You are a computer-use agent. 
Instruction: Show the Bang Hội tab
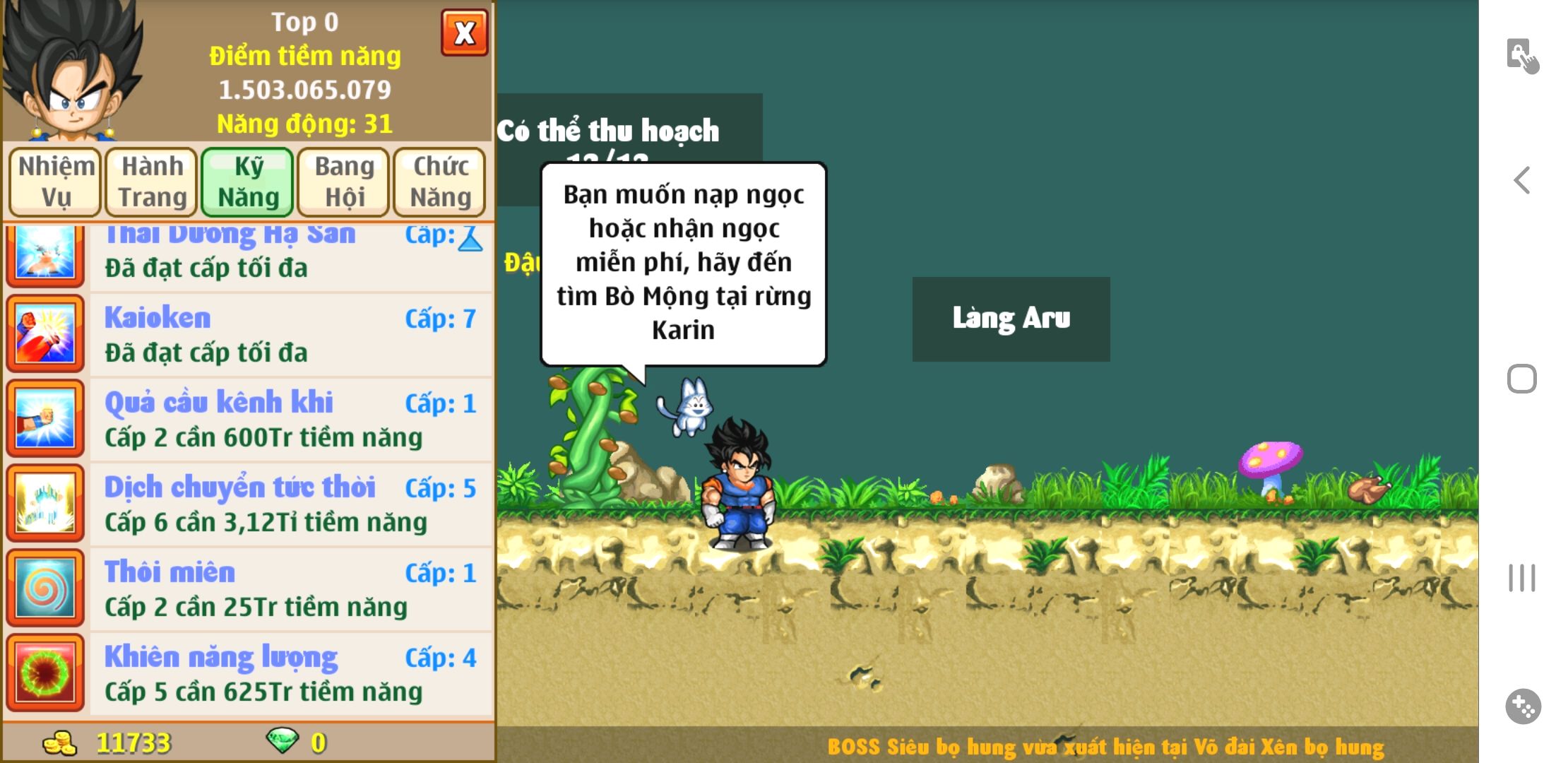point(344,182)
